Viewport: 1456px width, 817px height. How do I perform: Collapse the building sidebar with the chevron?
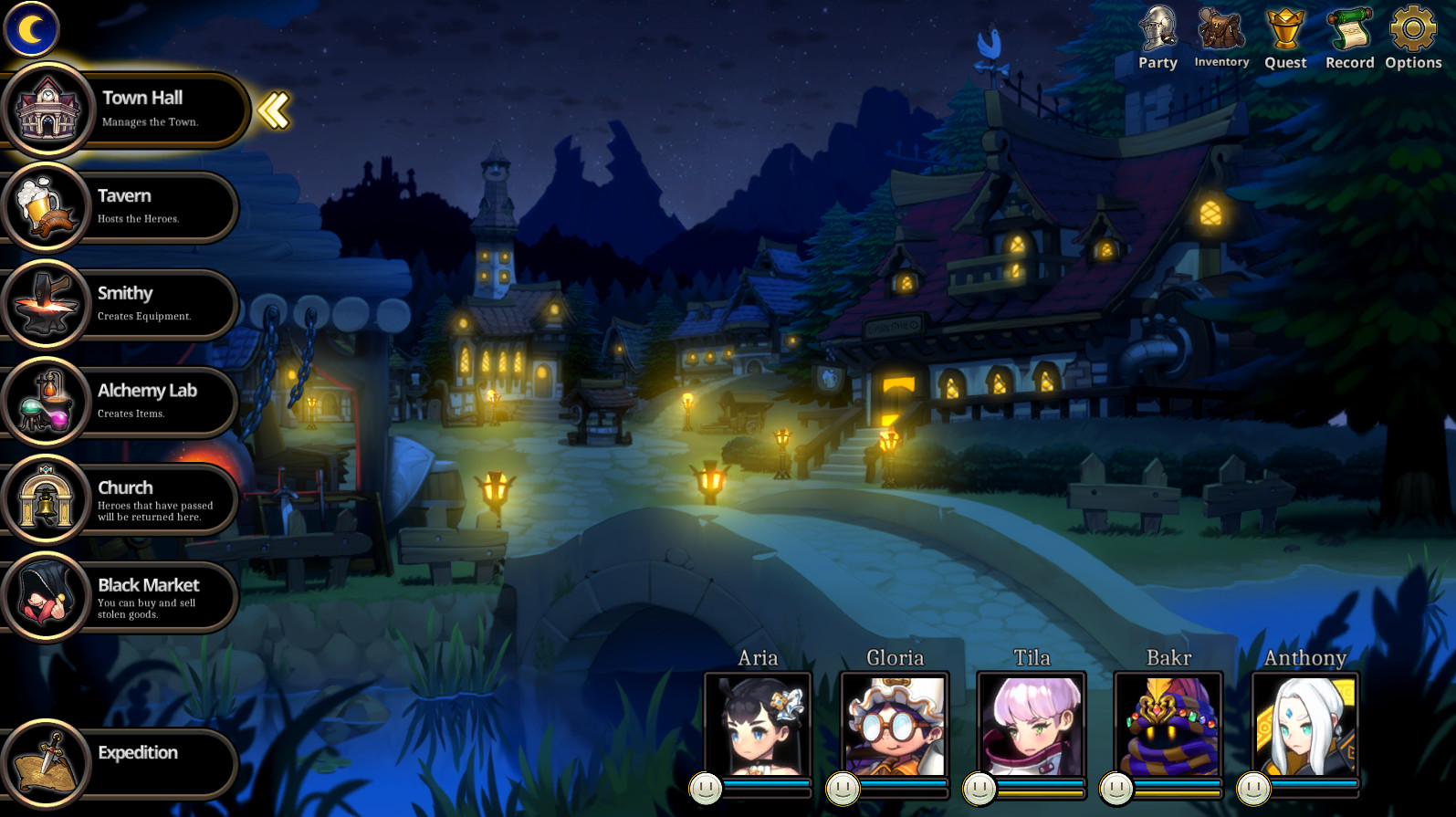(271, 110)
